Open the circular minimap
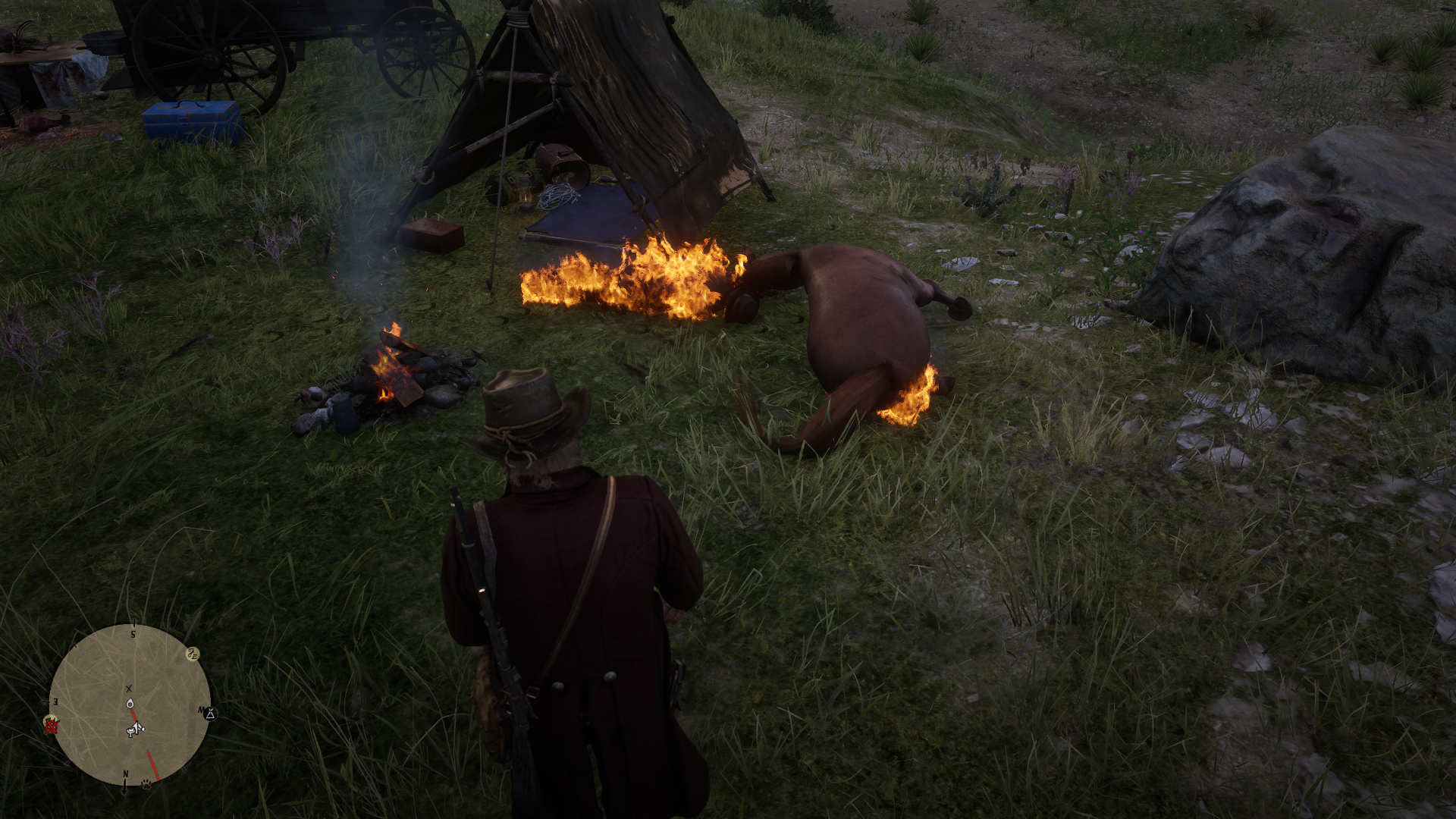The height and width of the screenshot is (819, 1456). coord(130,705)
